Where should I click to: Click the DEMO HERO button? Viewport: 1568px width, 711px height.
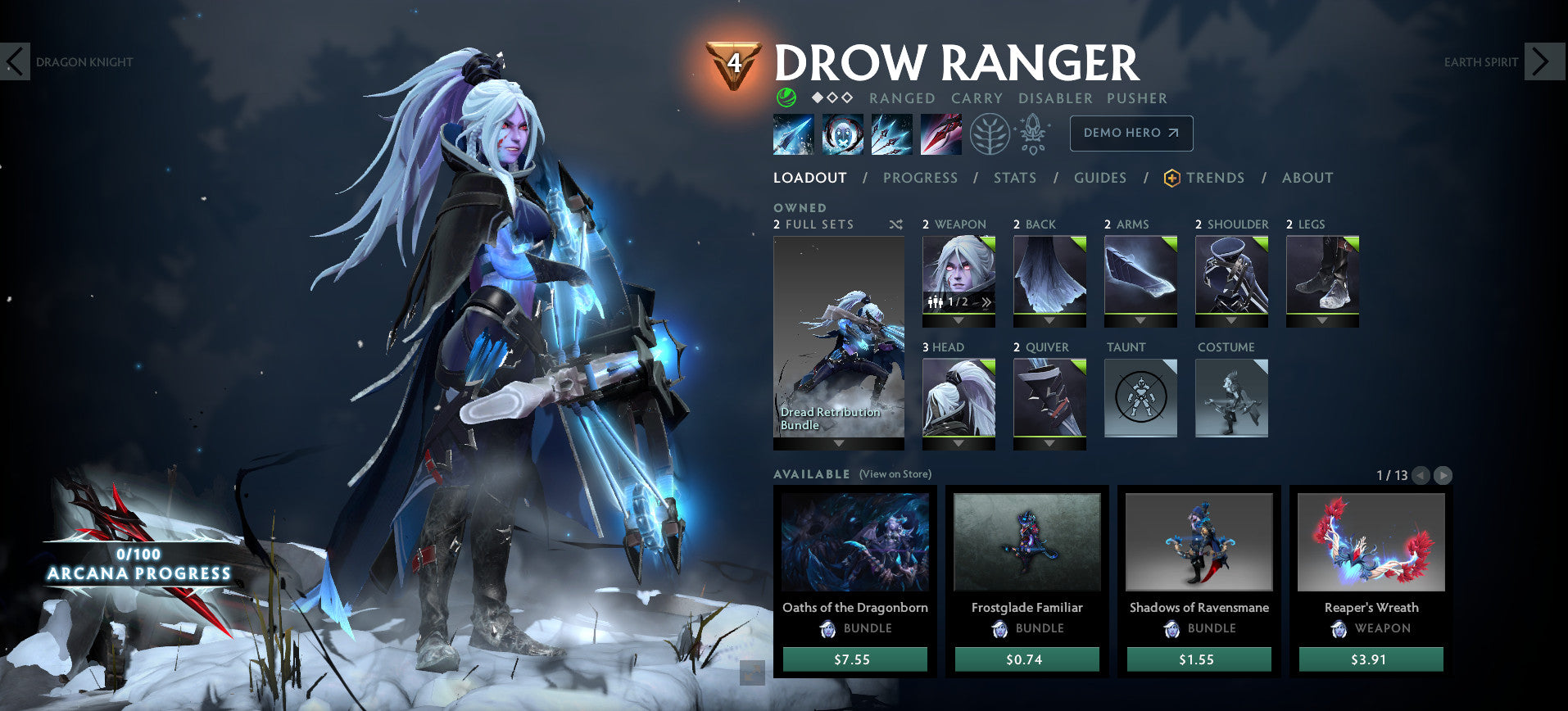coord(1131,133)
